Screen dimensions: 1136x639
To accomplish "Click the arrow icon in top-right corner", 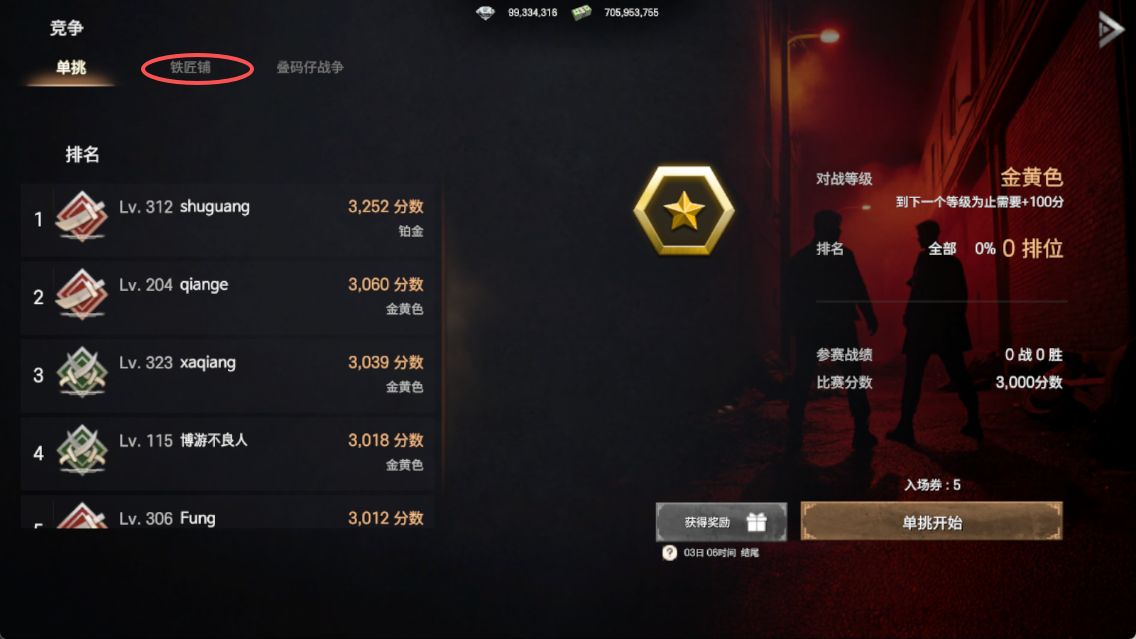I will tap(1111, 29).
